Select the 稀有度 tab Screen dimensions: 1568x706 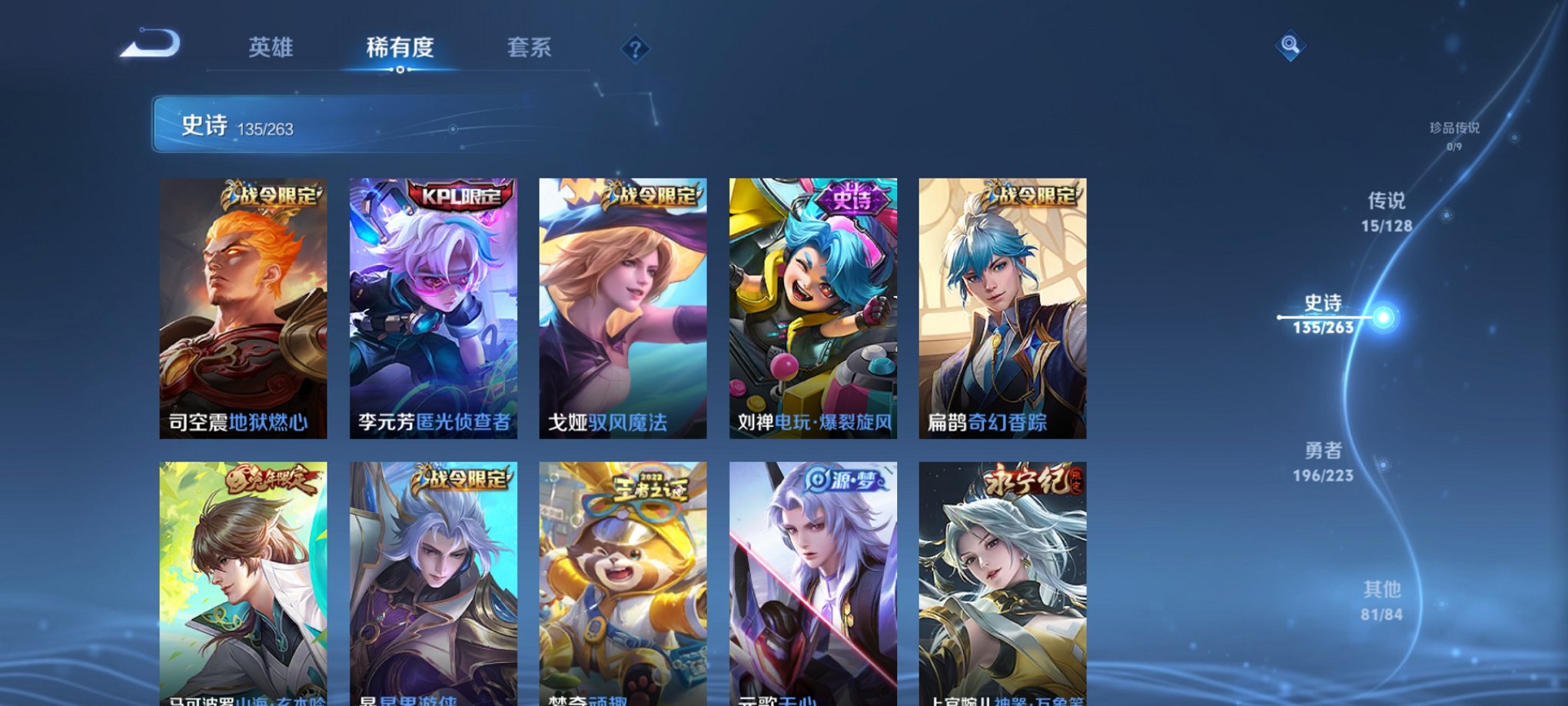pos(399,48)
